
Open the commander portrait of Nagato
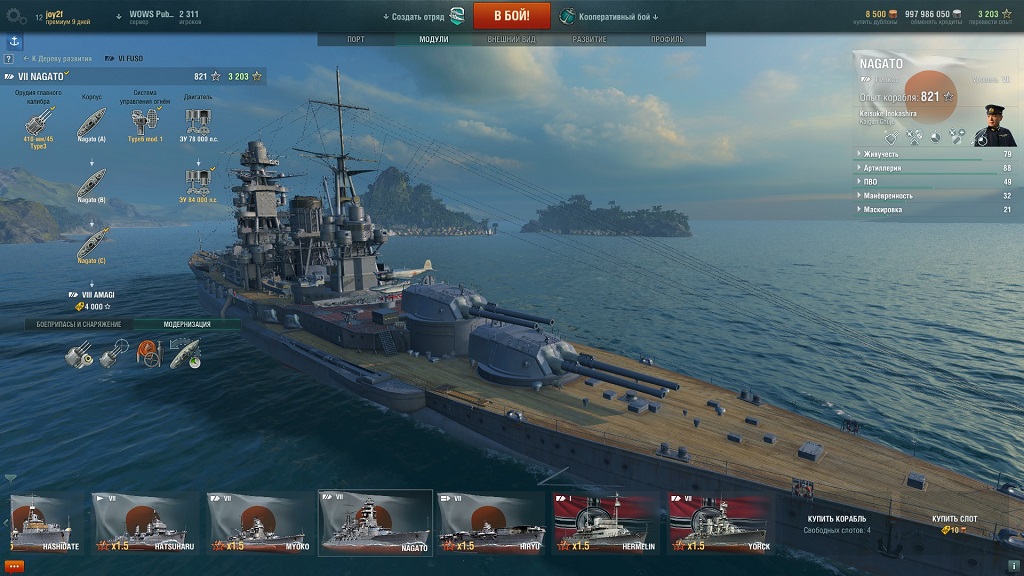tap(996, 124)
